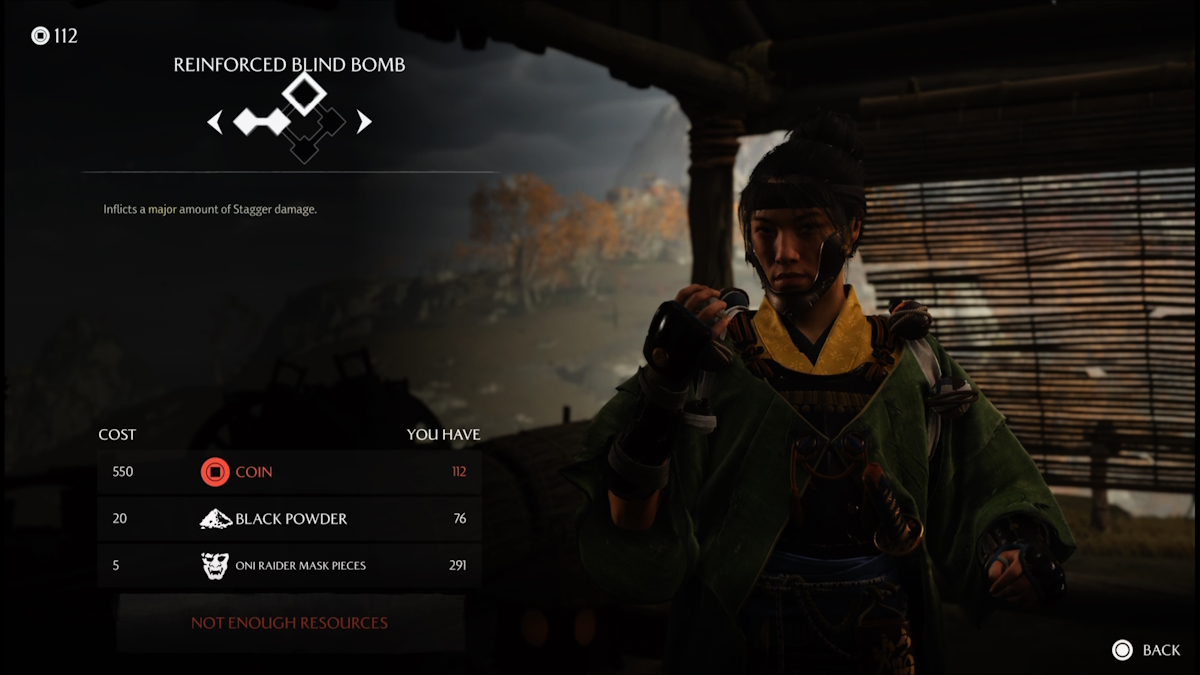Select the Oni Raider Mask Pieces row
The width and height of the screenshot is (1200, 675).
(x=289, y=565)
